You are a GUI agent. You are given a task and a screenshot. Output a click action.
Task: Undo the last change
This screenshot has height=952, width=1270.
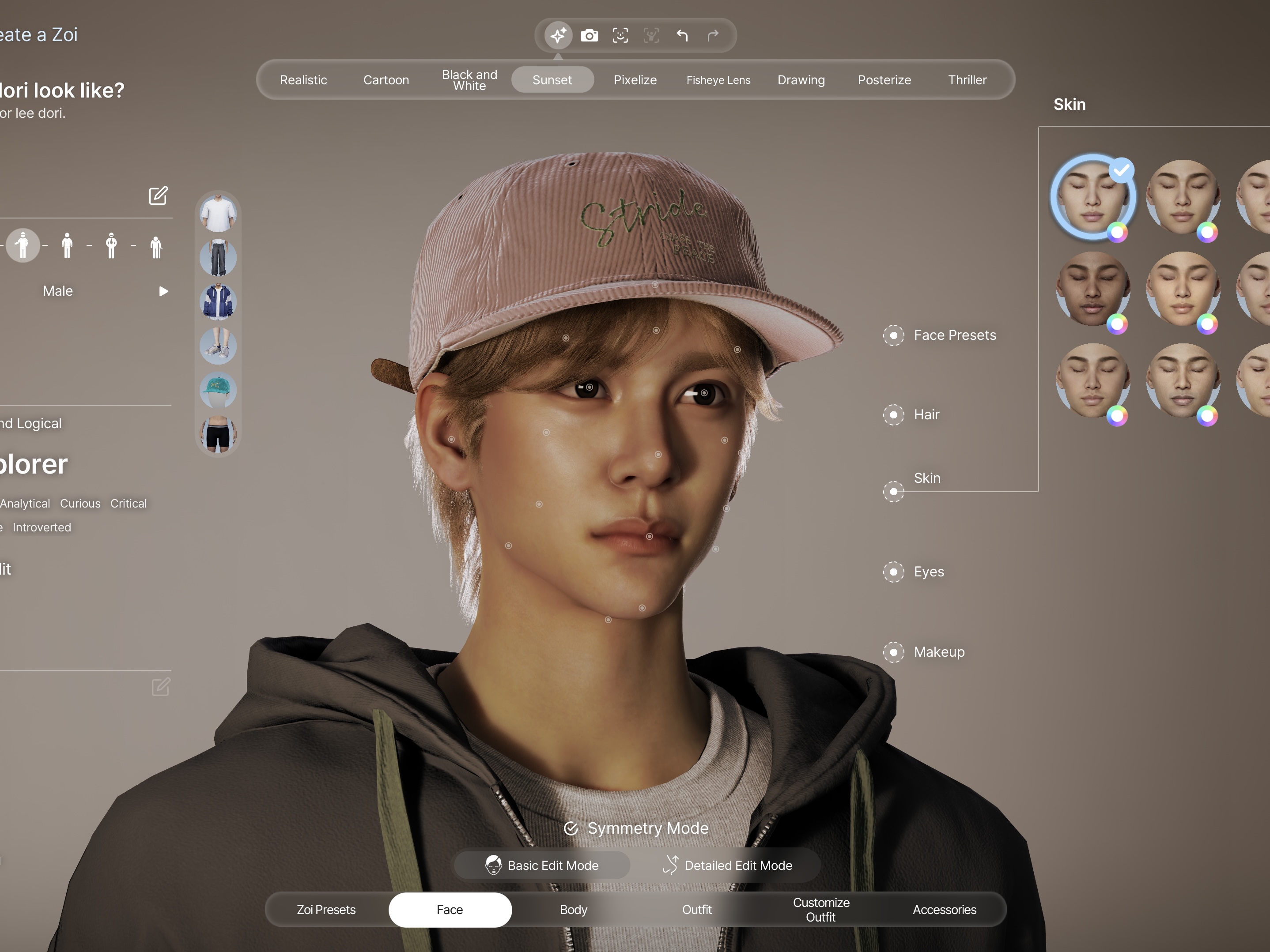tap(682, 36)
